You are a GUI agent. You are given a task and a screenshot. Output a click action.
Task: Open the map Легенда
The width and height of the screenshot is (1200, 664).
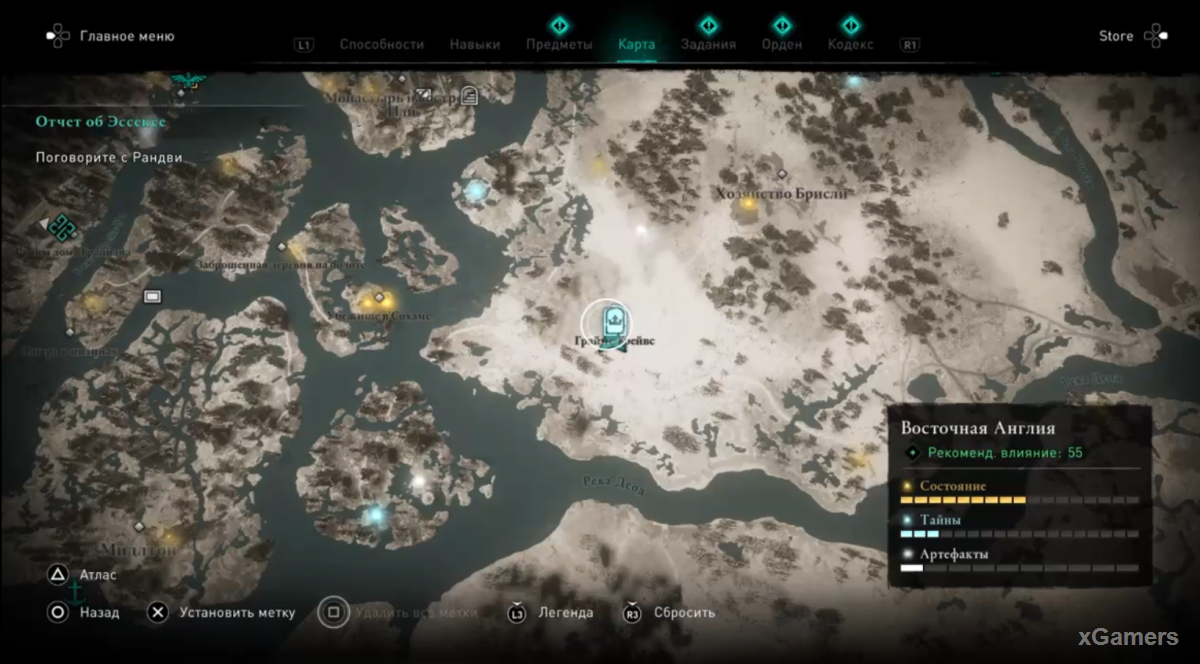565,612
